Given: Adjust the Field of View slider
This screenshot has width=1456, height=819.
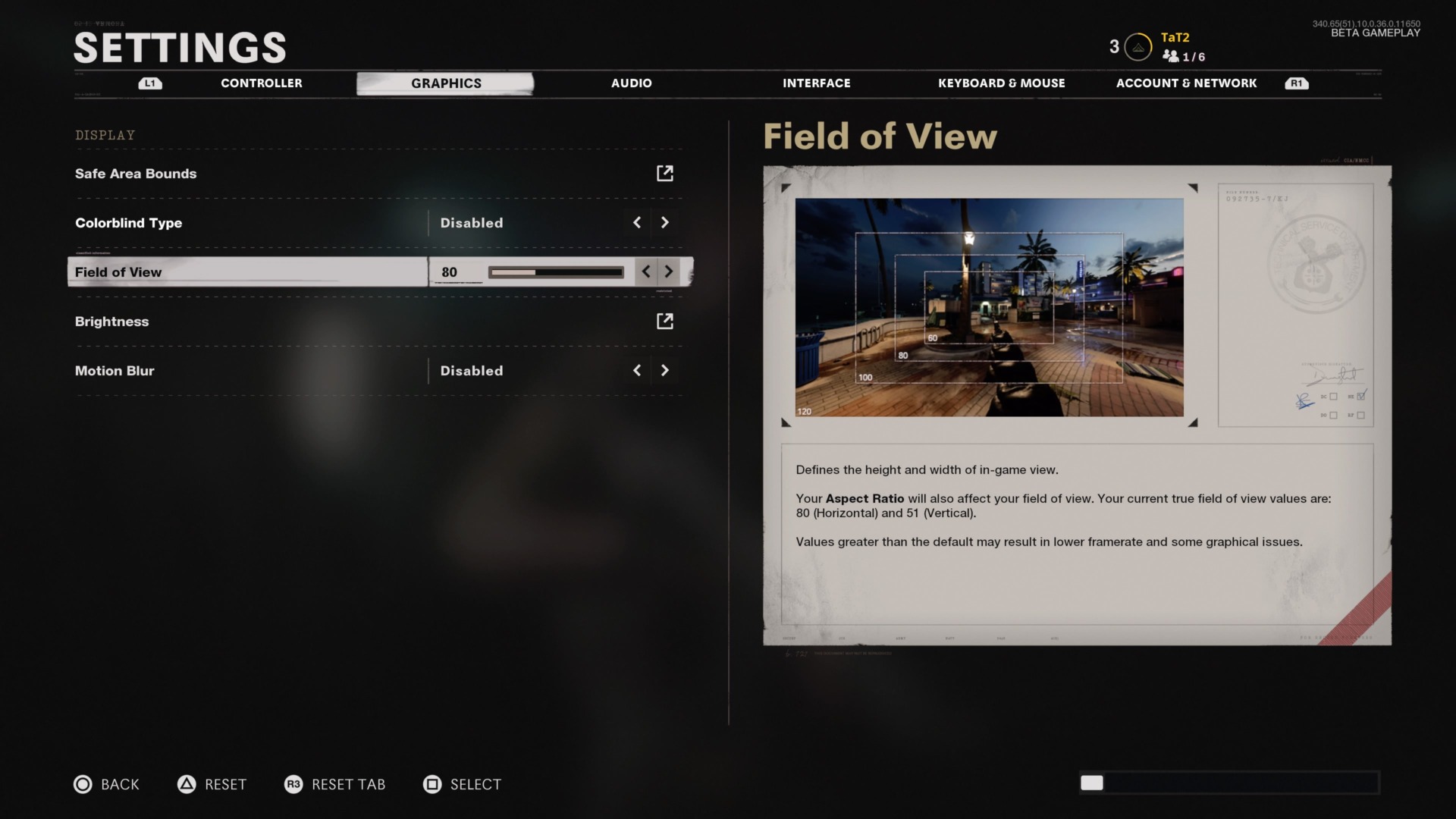Looking at the screenshot, I should click(556, 271).
